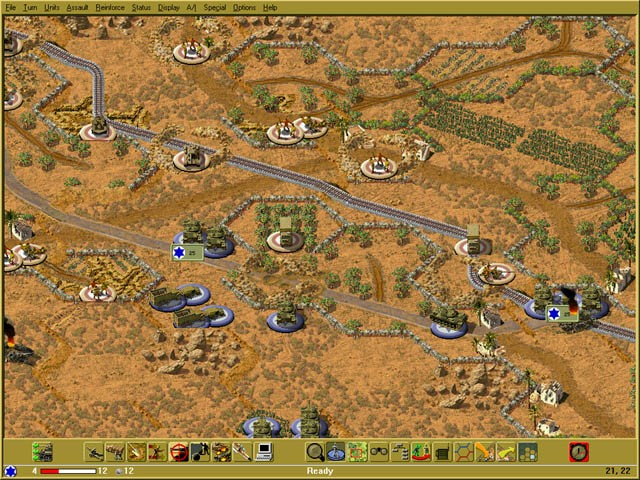640x480 pixels.
Task: Click the magnifying glass toolbar button
Action: [x=315, y=452]
